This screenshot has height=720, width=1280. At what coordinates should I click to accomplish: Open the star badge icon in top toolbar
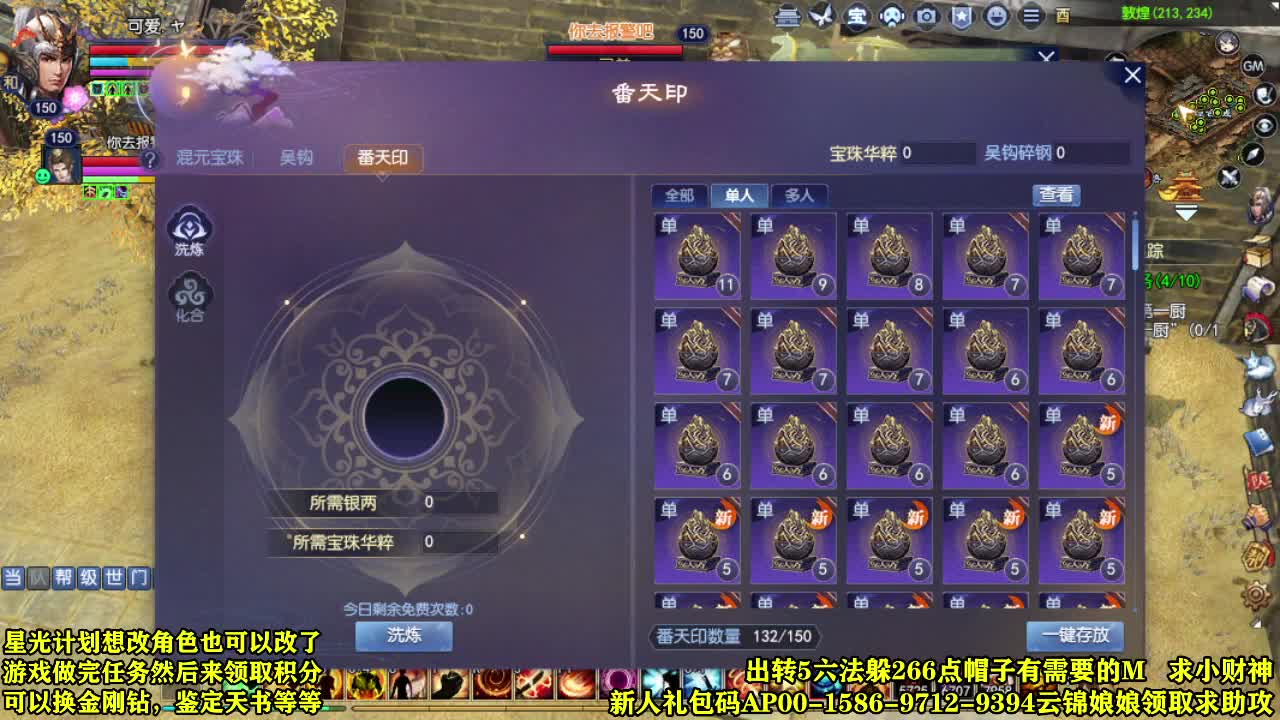click(x=961, y=17)
